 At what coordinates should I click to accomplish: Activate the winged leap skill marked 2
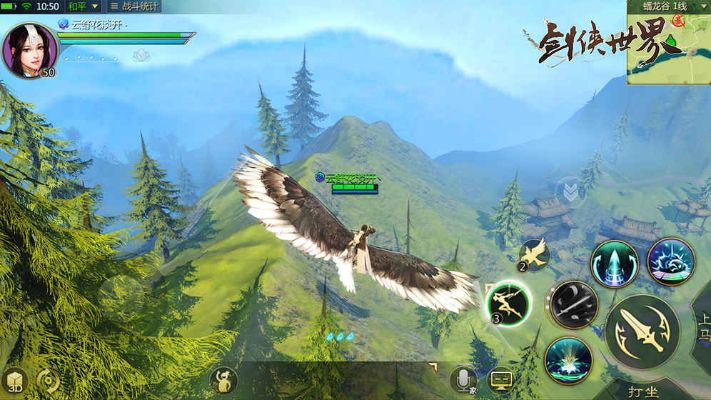pyautogui.click(x=533, y=255)
